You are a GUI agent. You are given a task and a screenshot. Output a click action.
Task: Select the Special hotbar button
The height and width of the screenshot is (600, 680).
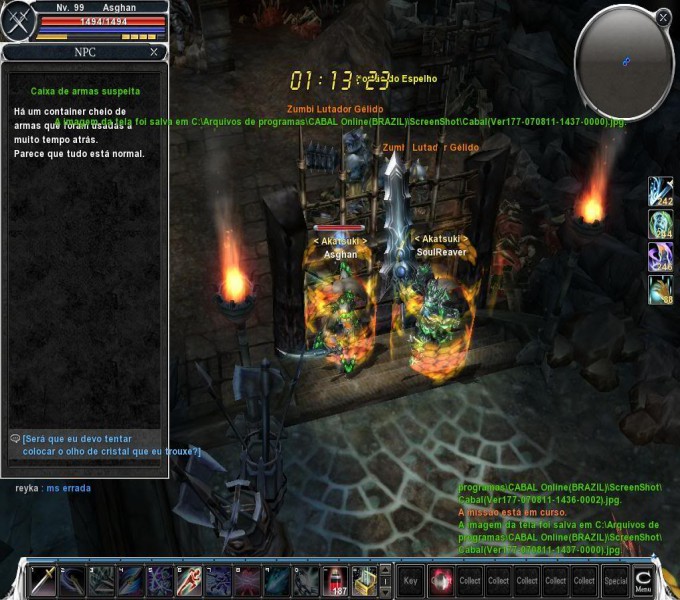tap(615, 580)
